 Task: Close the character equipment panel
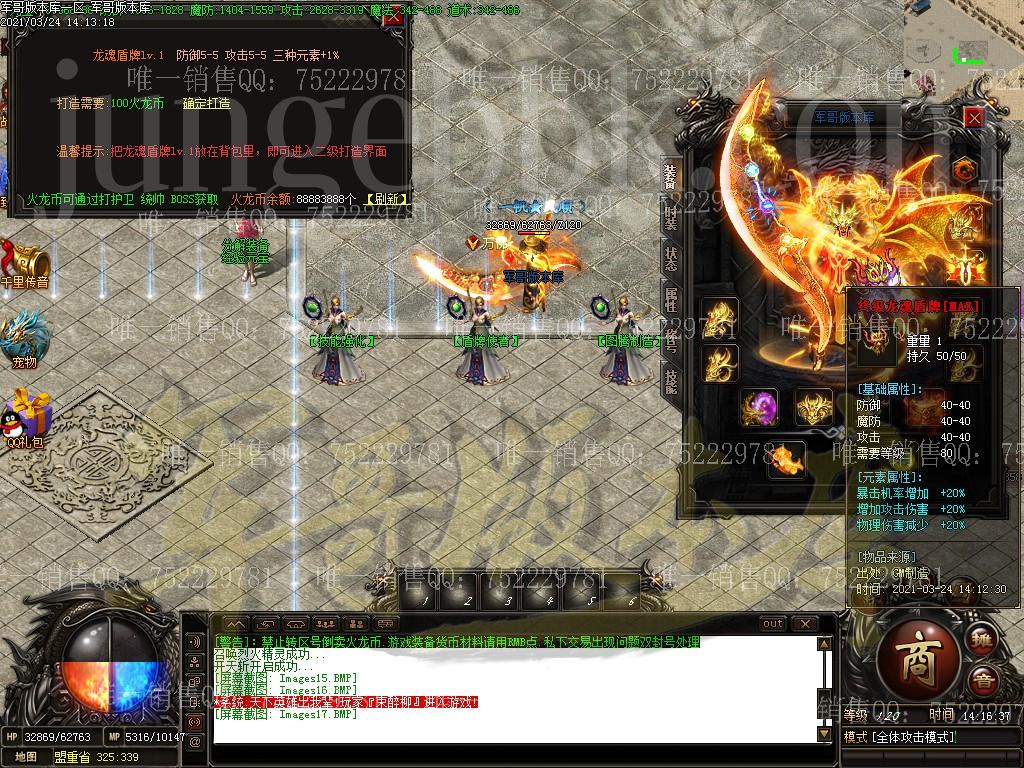click(x=973, y=117)
